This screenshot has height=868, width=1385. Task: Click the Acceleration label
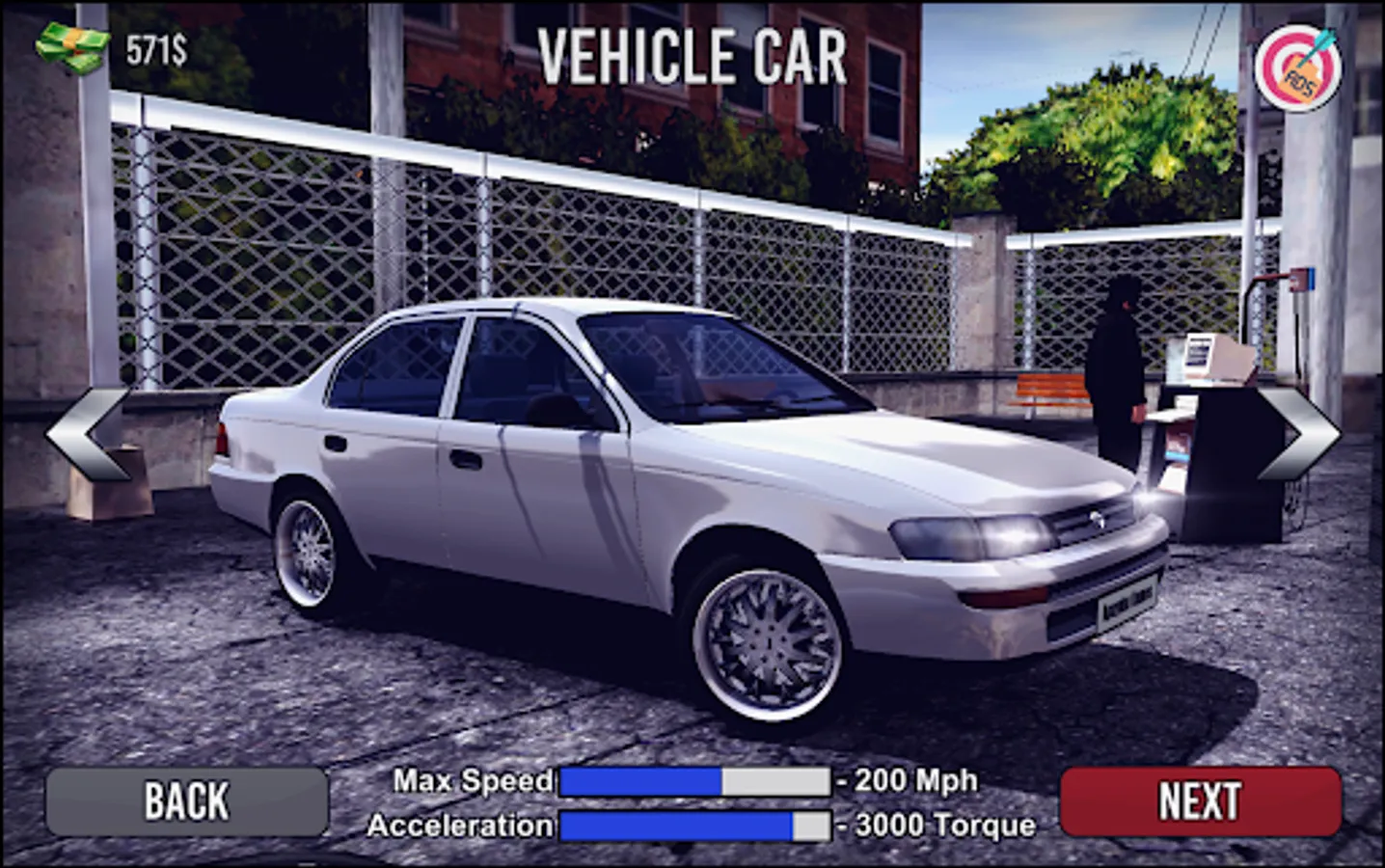(461, 825)
